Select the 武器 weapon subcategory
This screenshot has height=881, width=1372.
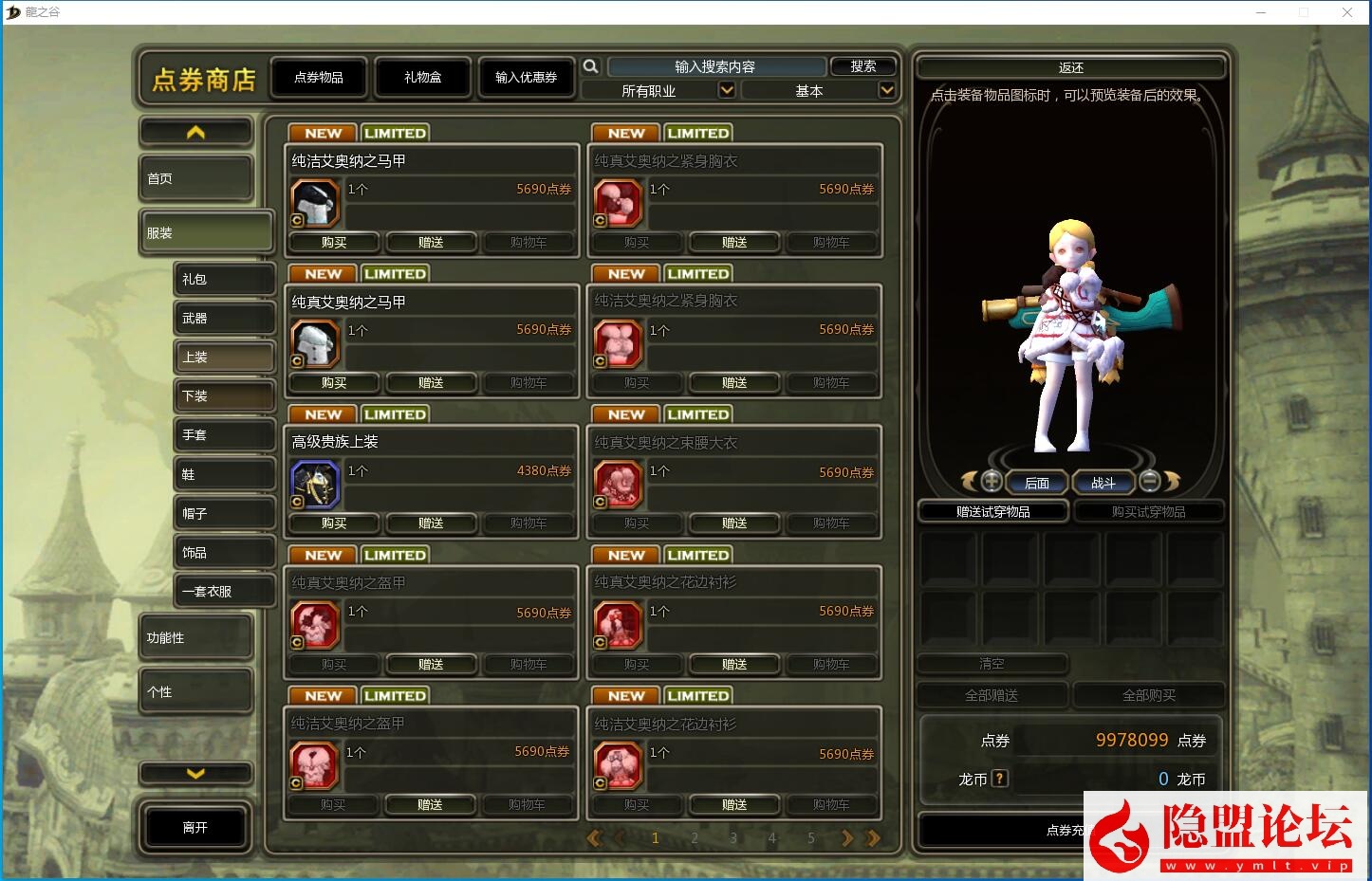[224, 319]
